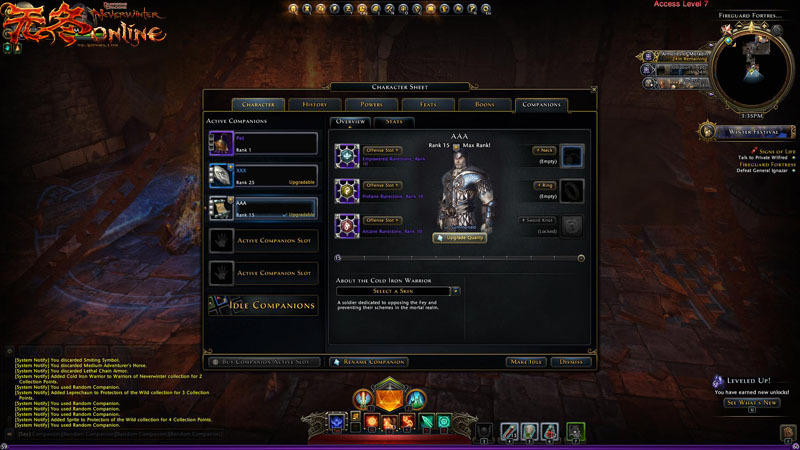800x450 pixels.
Task: Open the Select a Skin dropdown
Action: (x=398, y=291)
